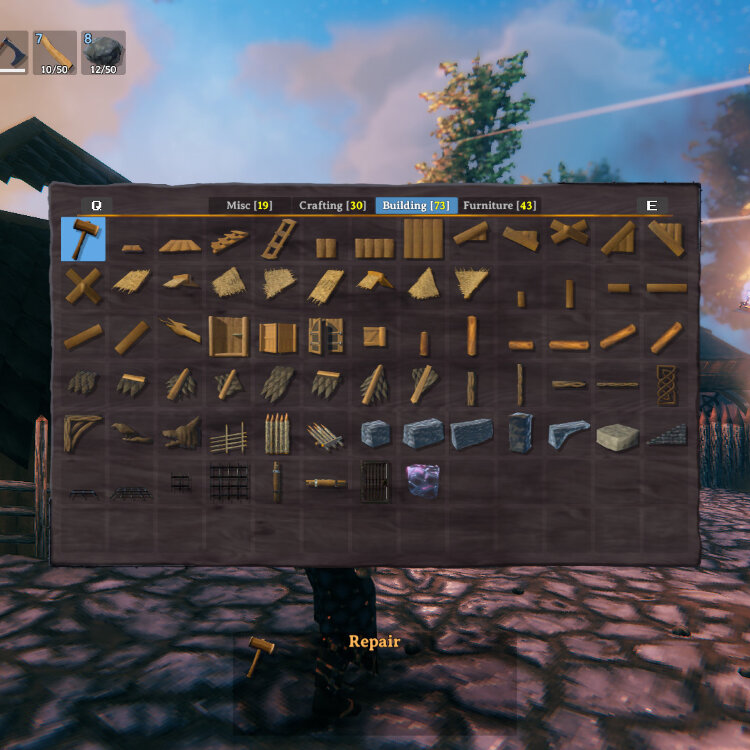This screenshot has height=750, width=750.
Task: Show the Furniture tab
Action: pos(499,206)
